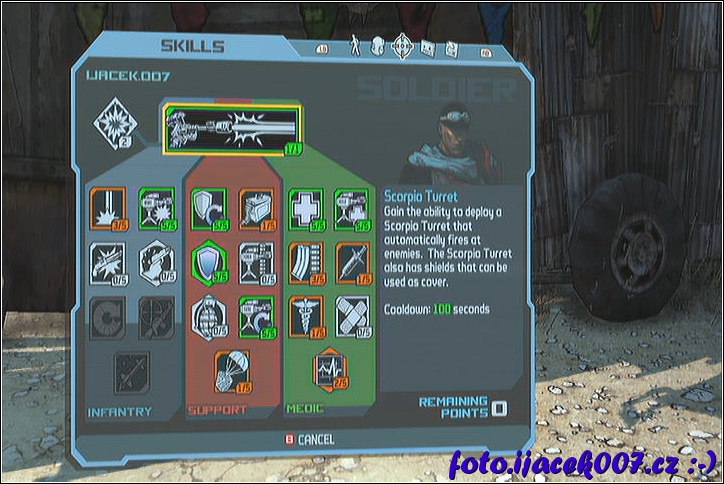Image resolution: width=724 pixels, height=484 pixels.
Task: Pick the clenched fist skill in Infantry
Action: click(156, 261)
